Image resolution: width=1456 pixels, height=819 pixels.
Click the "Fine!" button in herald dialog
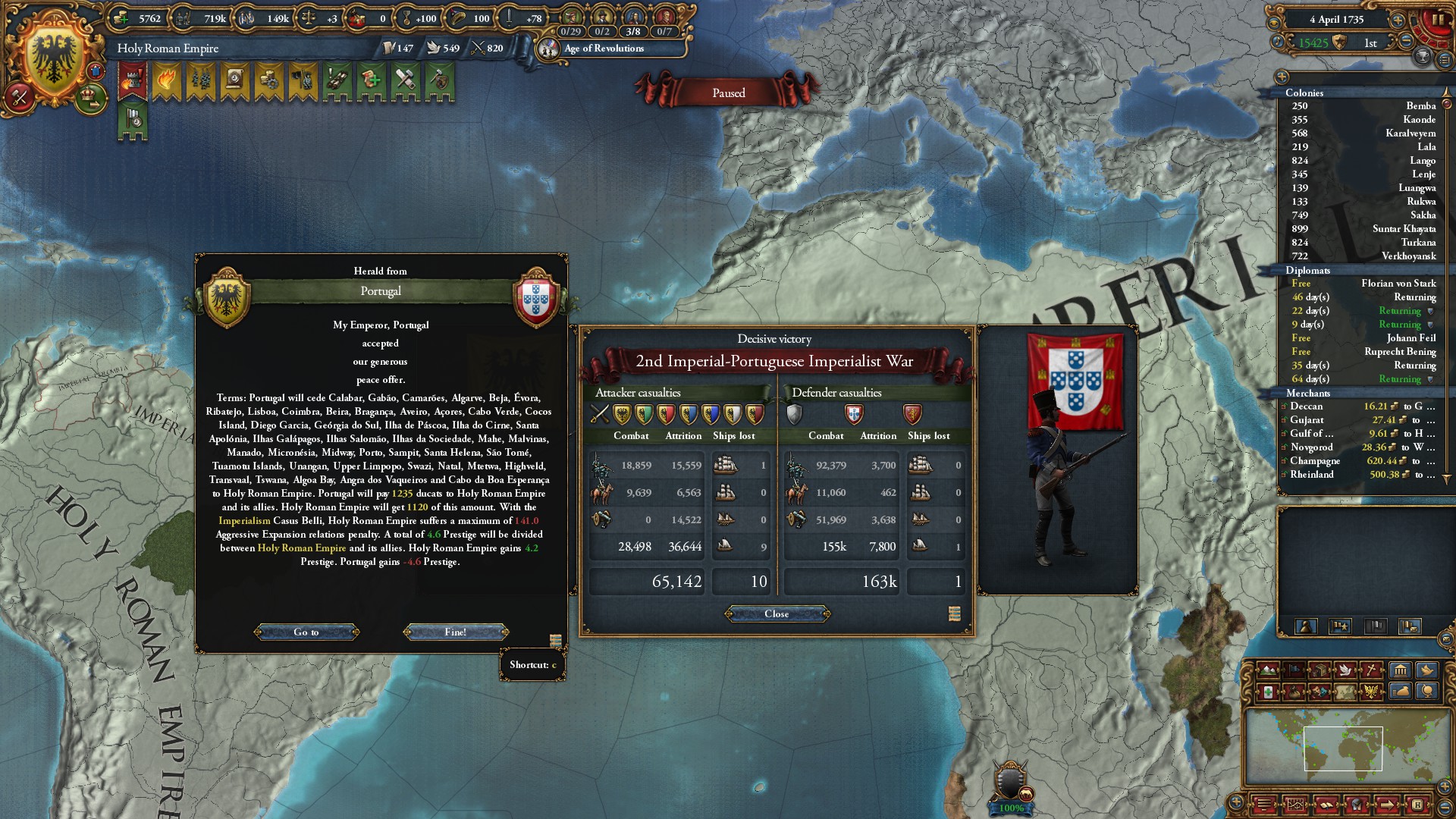pyautogui.click(x=456, y=632)
